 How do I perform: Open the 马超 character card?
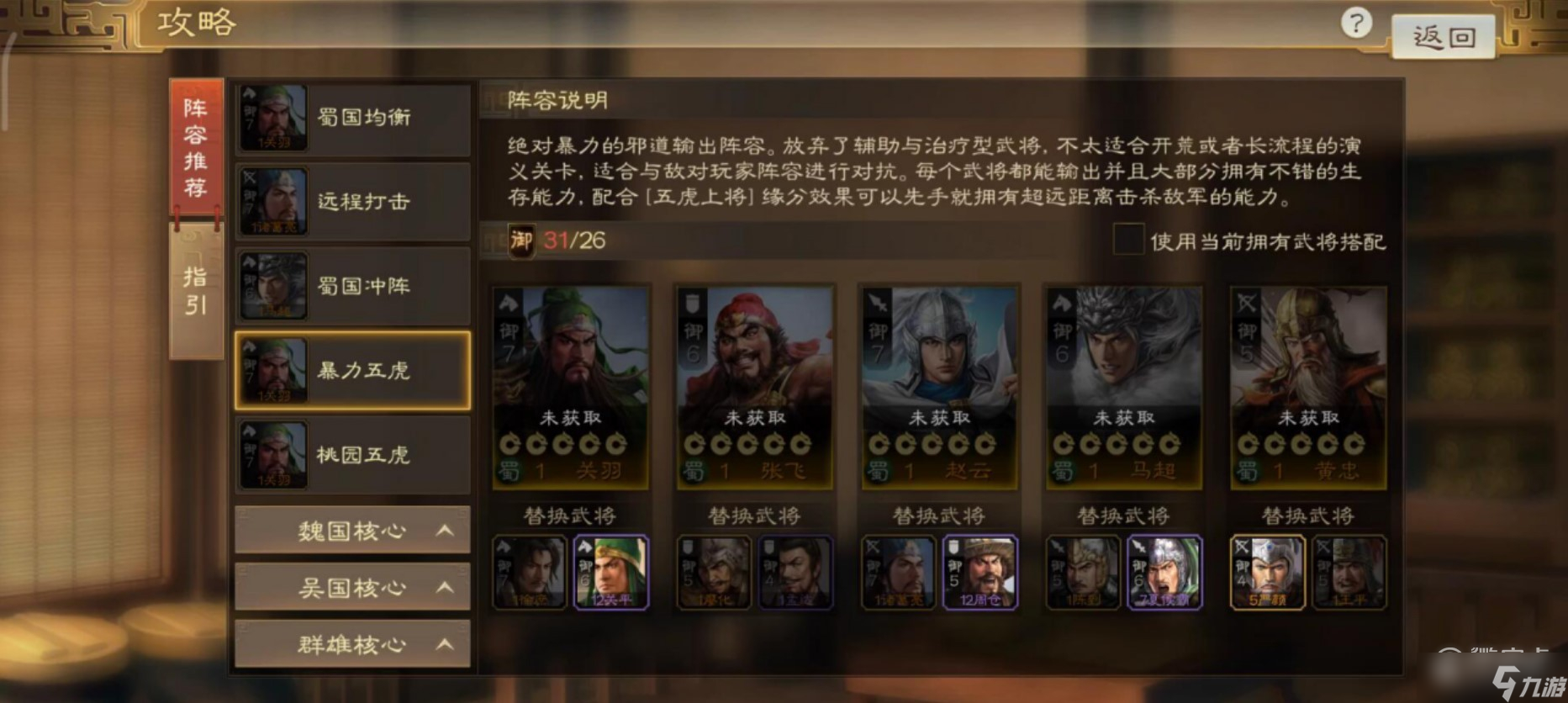coord(1121,387)
